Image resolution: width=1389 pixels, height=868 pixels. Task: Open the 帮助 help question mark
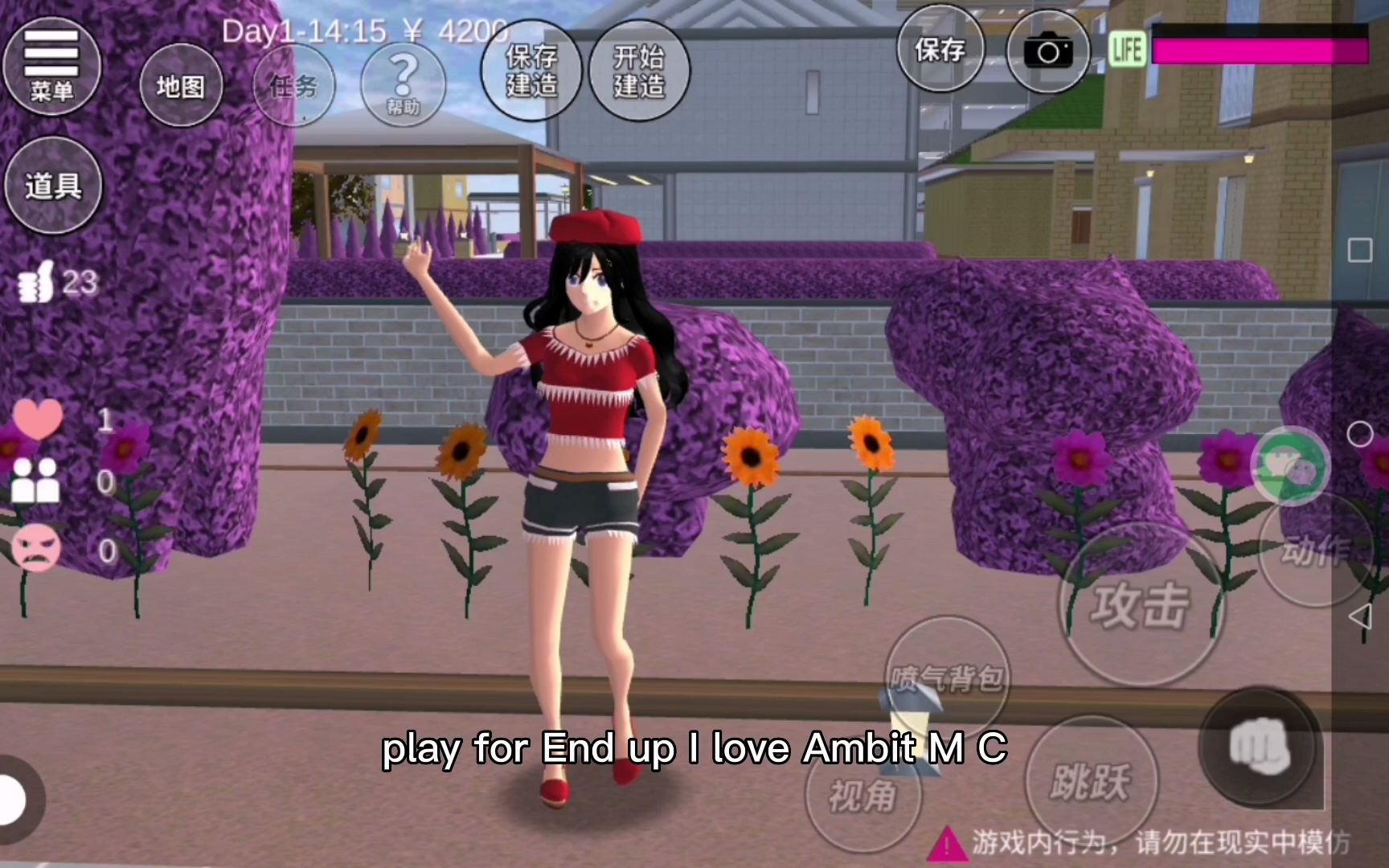point(403,84)
